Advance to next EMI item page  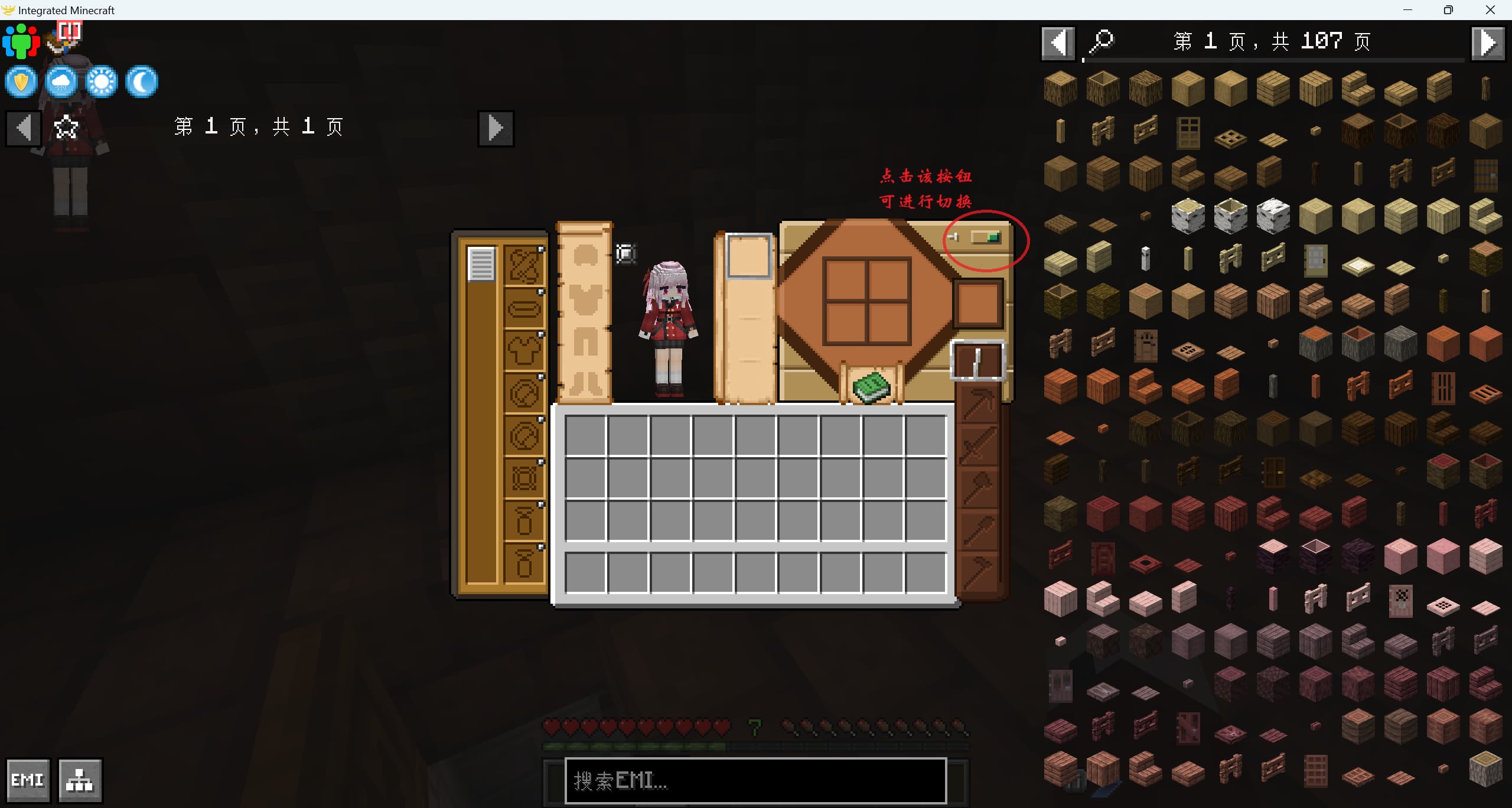[1487, 43]
